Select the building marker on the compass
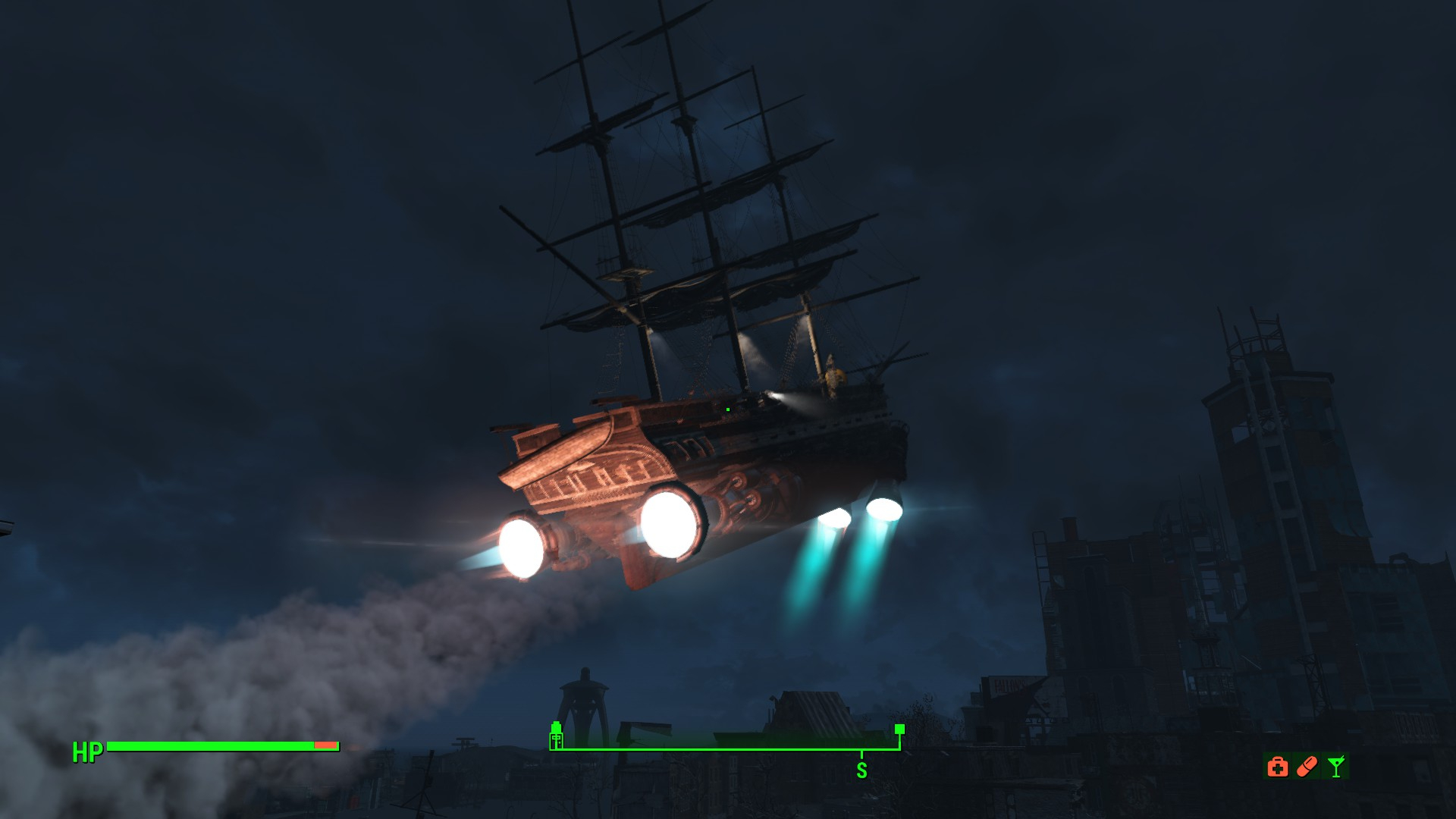This screenshot has width=1456, height=819. (x=557, y=736)
